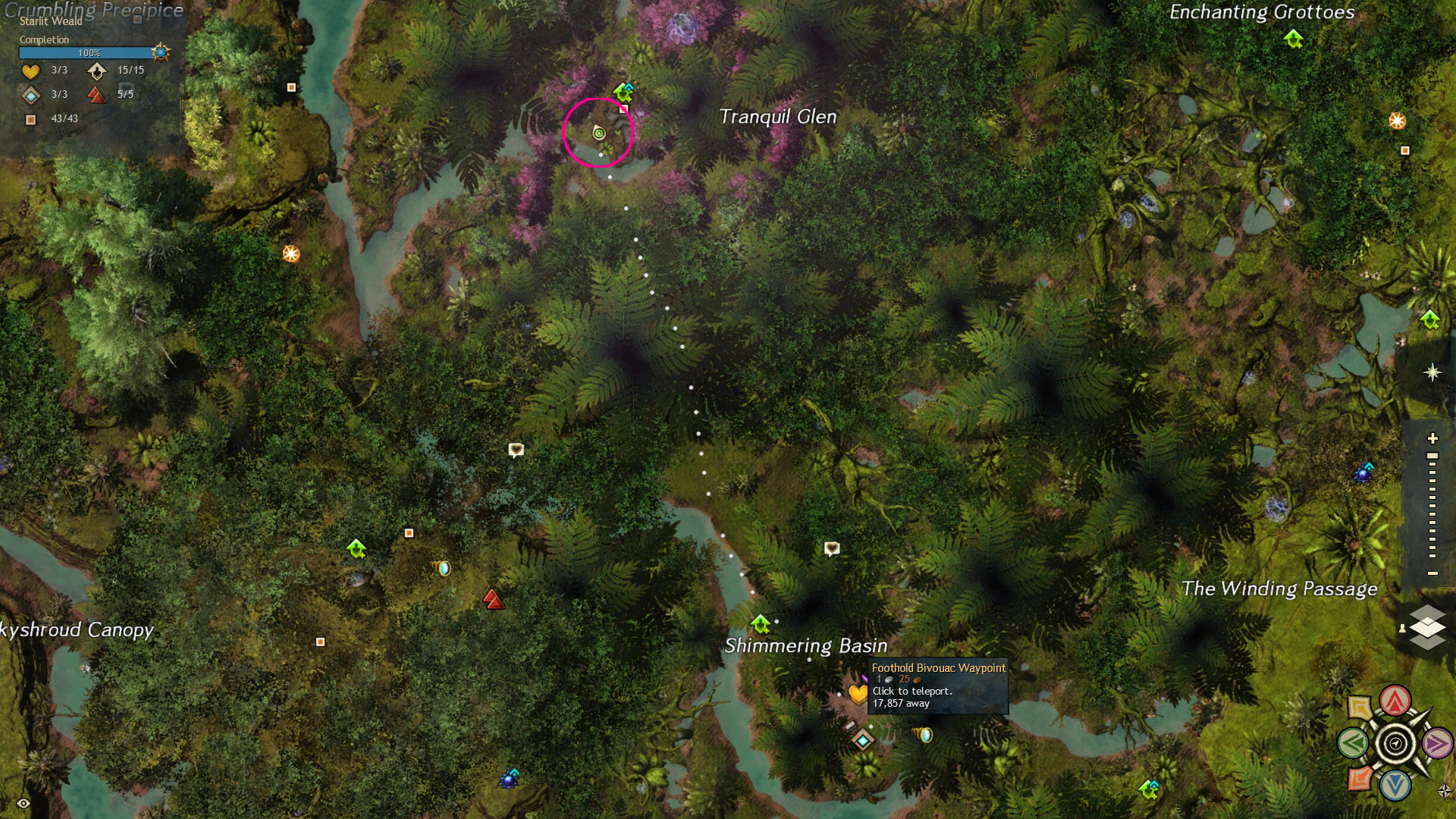Zoom out with the minus button

(x=1432, y=573)
